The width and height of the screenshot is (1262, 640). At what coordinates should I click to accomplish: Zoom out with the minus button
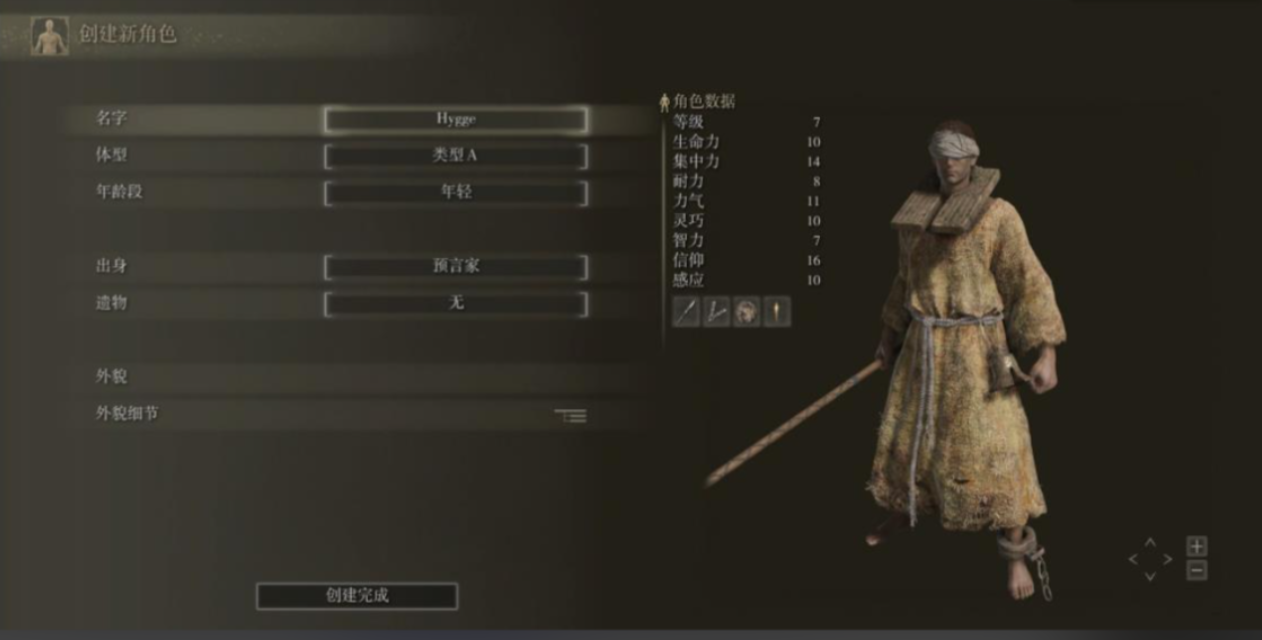pyautogui.click(x=1197, y=571)
